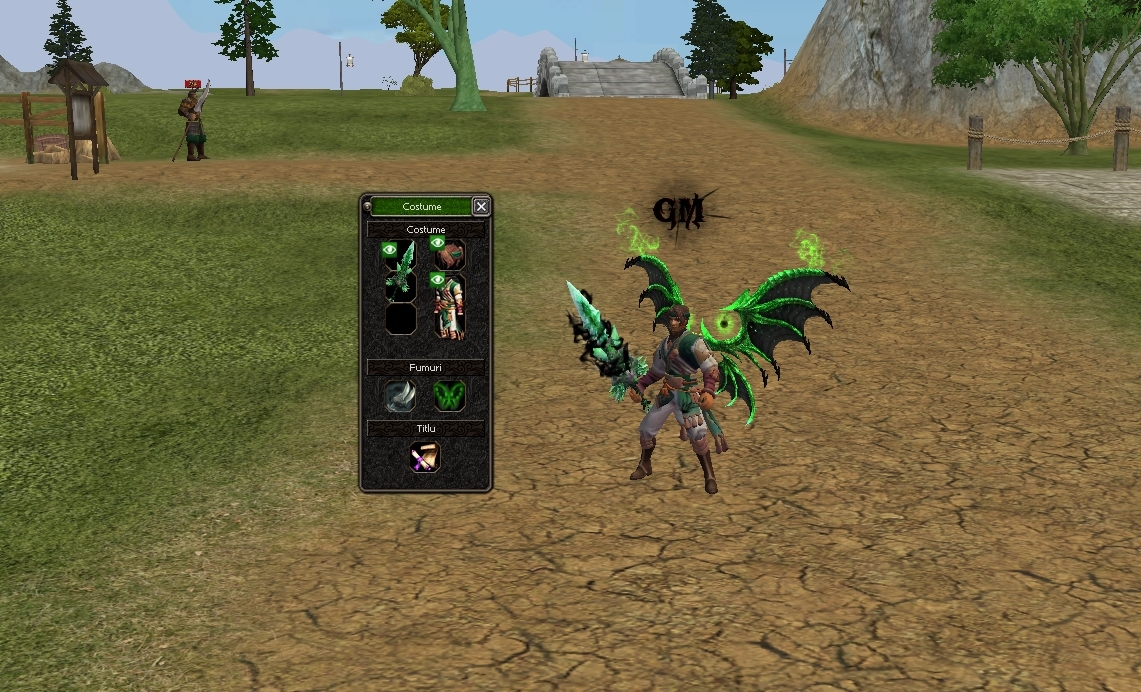The width and height of the screenshot is (1141, 692).
Task: Click the empty costume slot below the sword
Action: click(x=401, y=318)
